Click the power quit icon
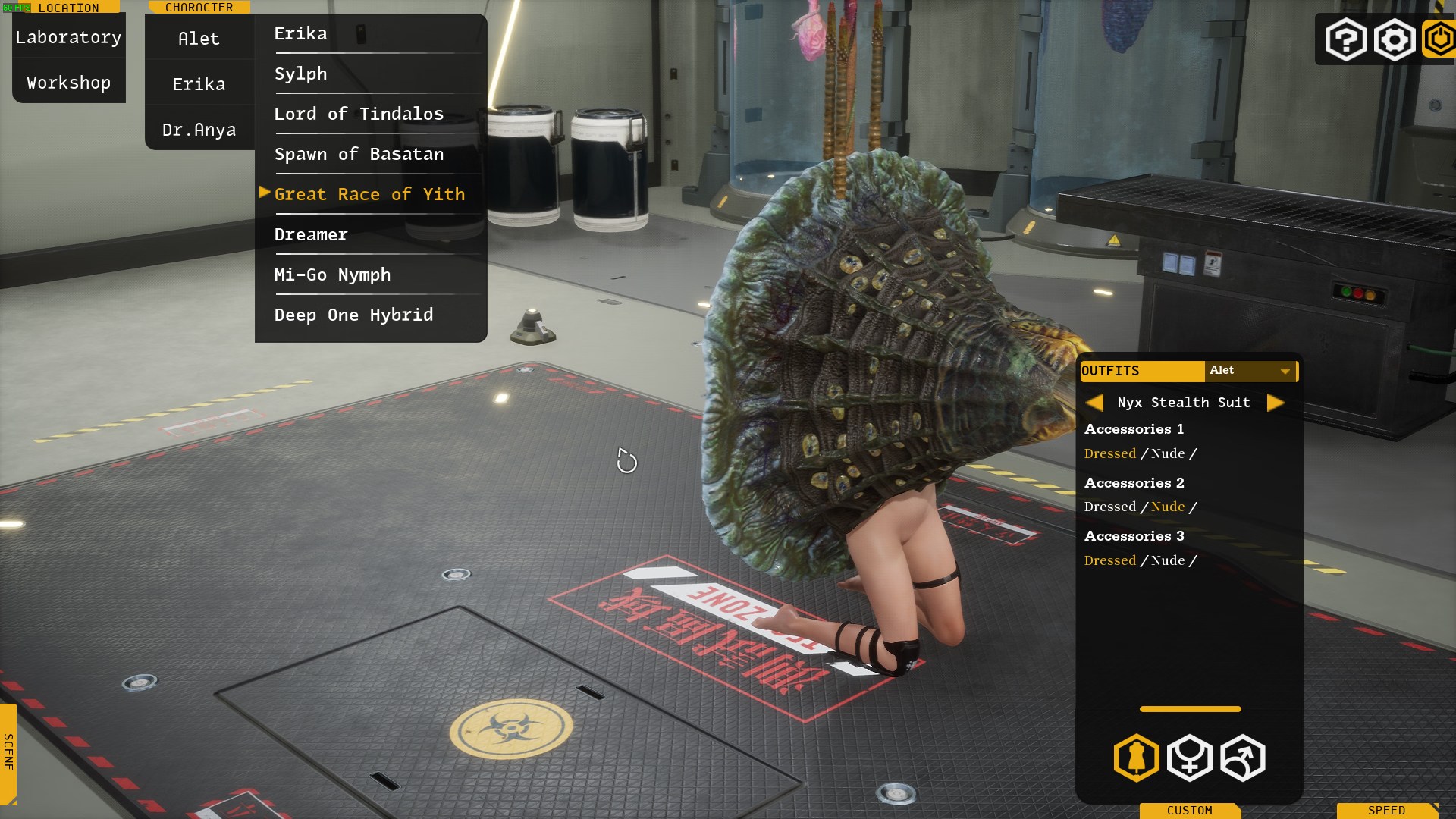Image resolution: width=1456 pixels, height=819 pixels. tap(1439, 39)
